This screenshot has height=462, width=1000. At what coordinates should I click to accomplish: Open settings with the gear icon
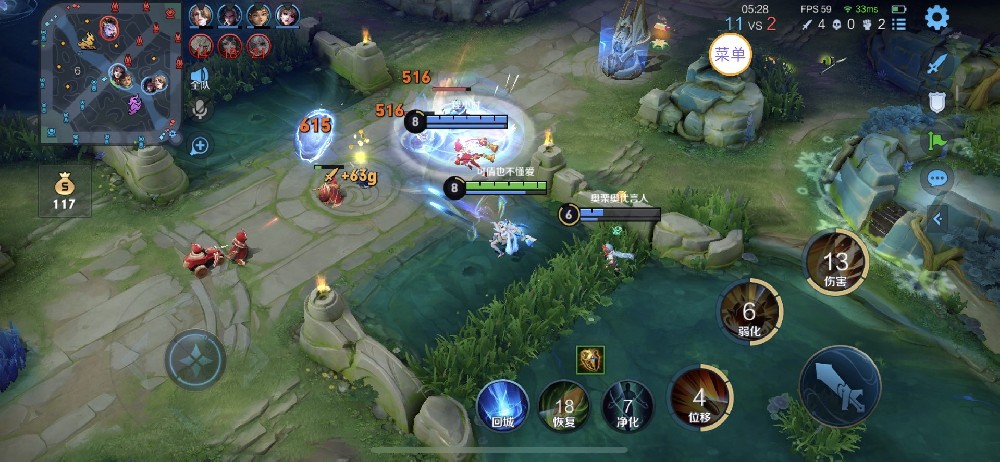[937, 18]
